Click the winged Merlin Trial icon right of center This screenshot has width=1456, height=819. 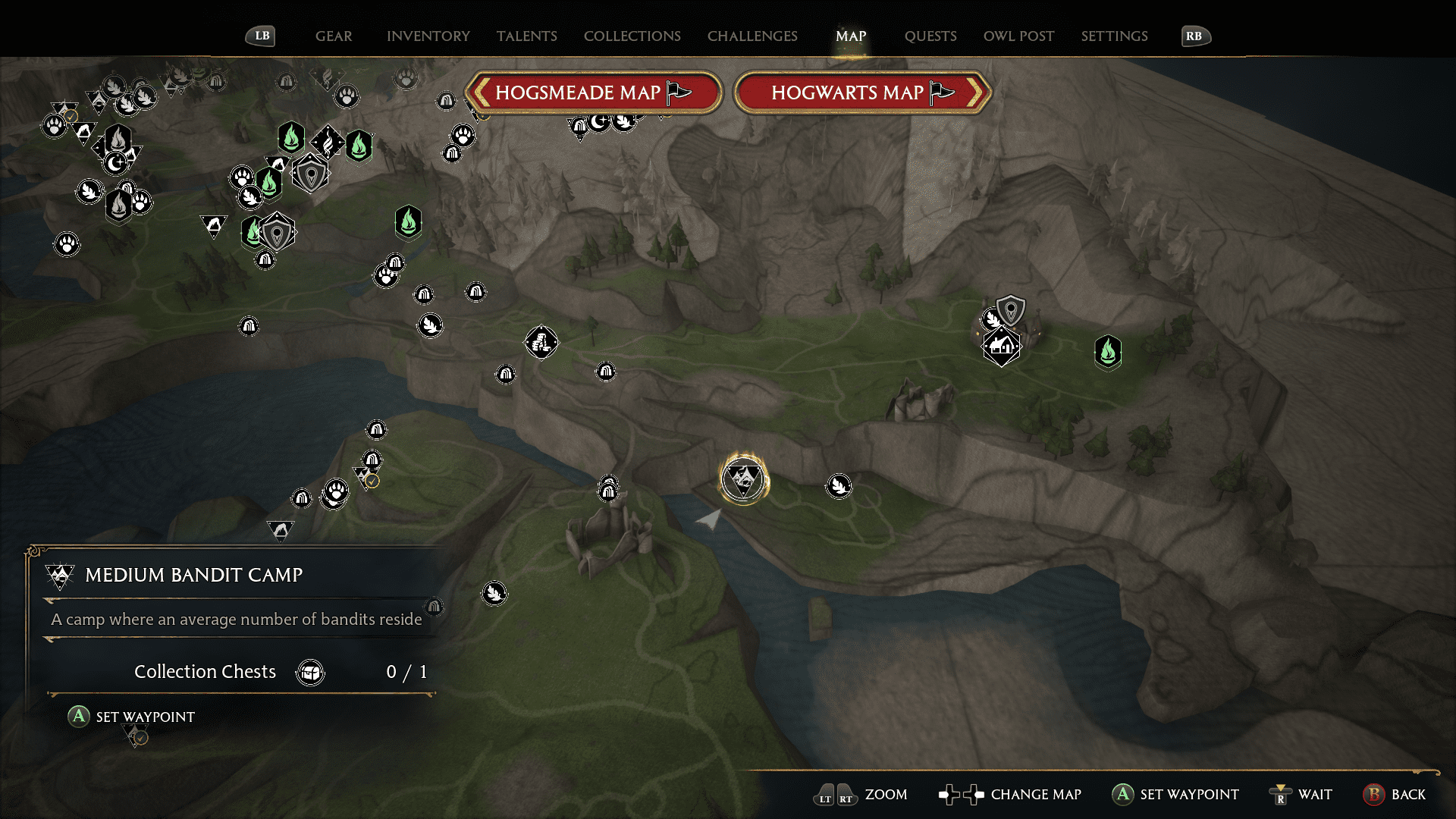837,485
